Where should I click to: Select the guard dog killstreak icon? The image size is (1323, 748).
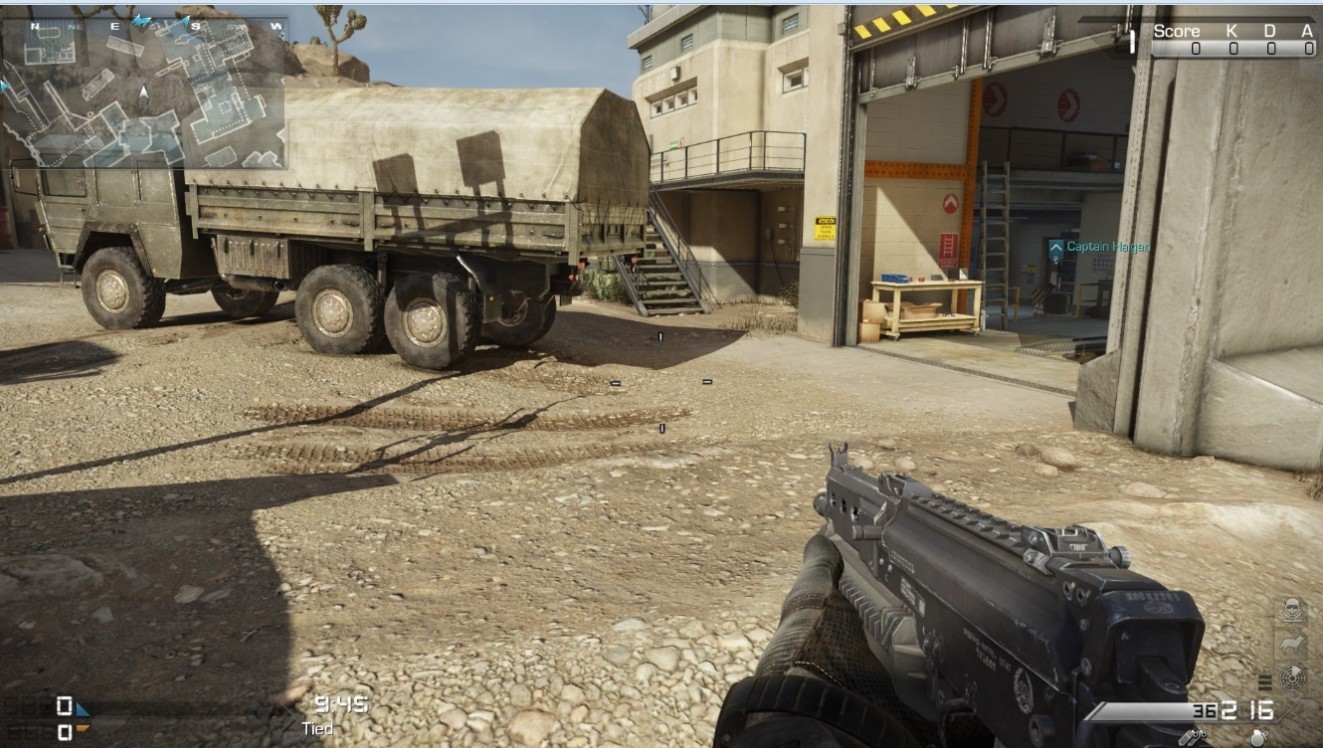coord(1292,645)
